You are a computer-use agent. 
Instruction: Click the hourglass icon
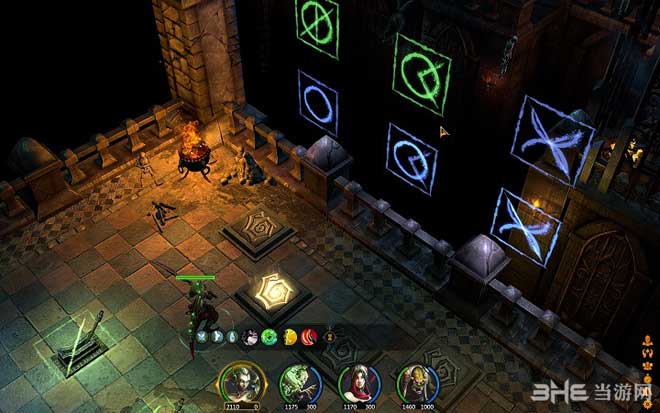click(330, 338)
